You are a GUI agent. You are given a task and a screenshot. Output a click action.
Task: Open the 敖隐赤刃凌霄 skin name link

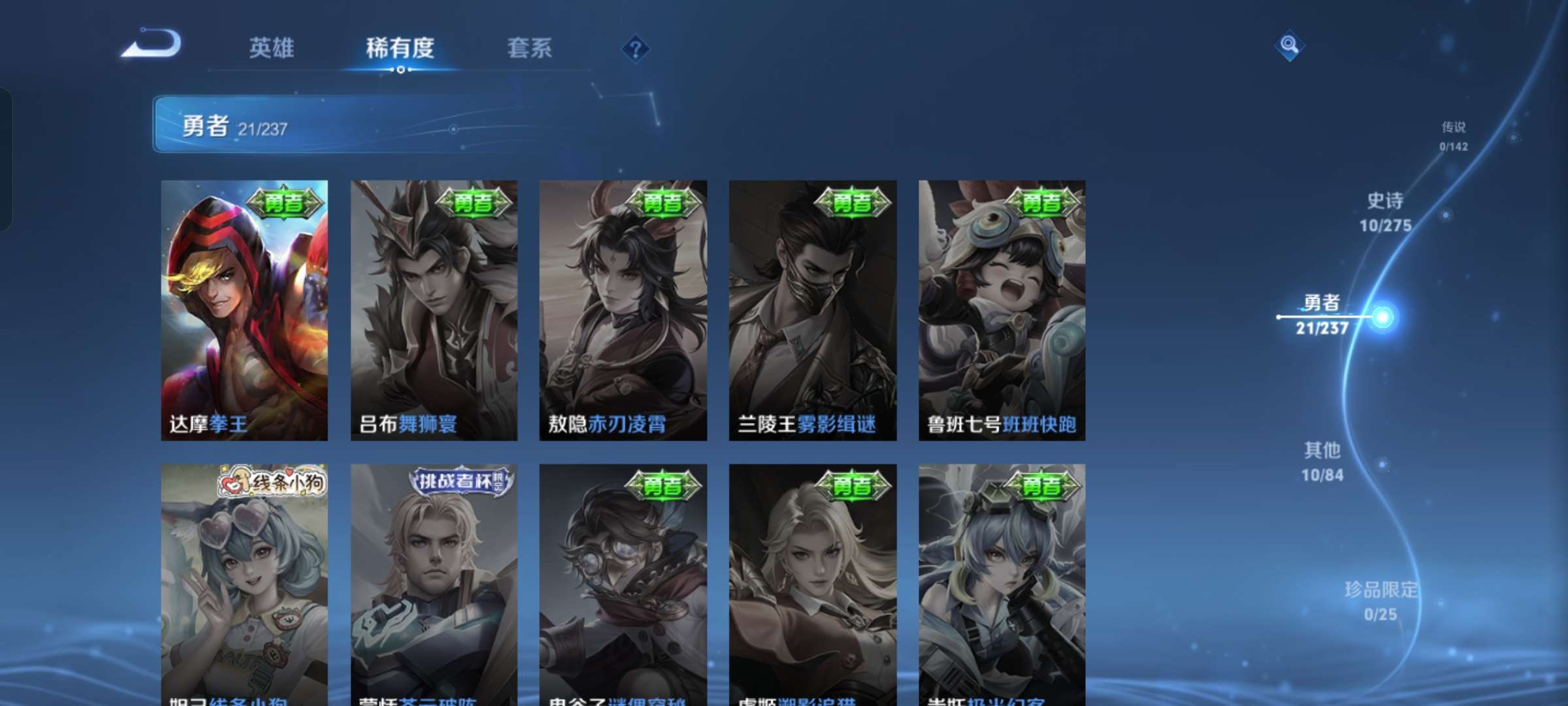pyautogui.click(x=614, y=426)
